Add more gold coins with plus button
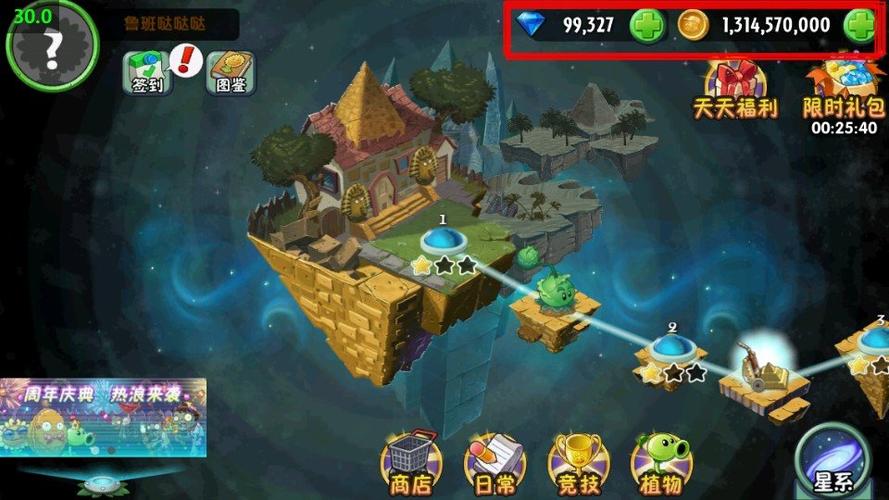 859,26
